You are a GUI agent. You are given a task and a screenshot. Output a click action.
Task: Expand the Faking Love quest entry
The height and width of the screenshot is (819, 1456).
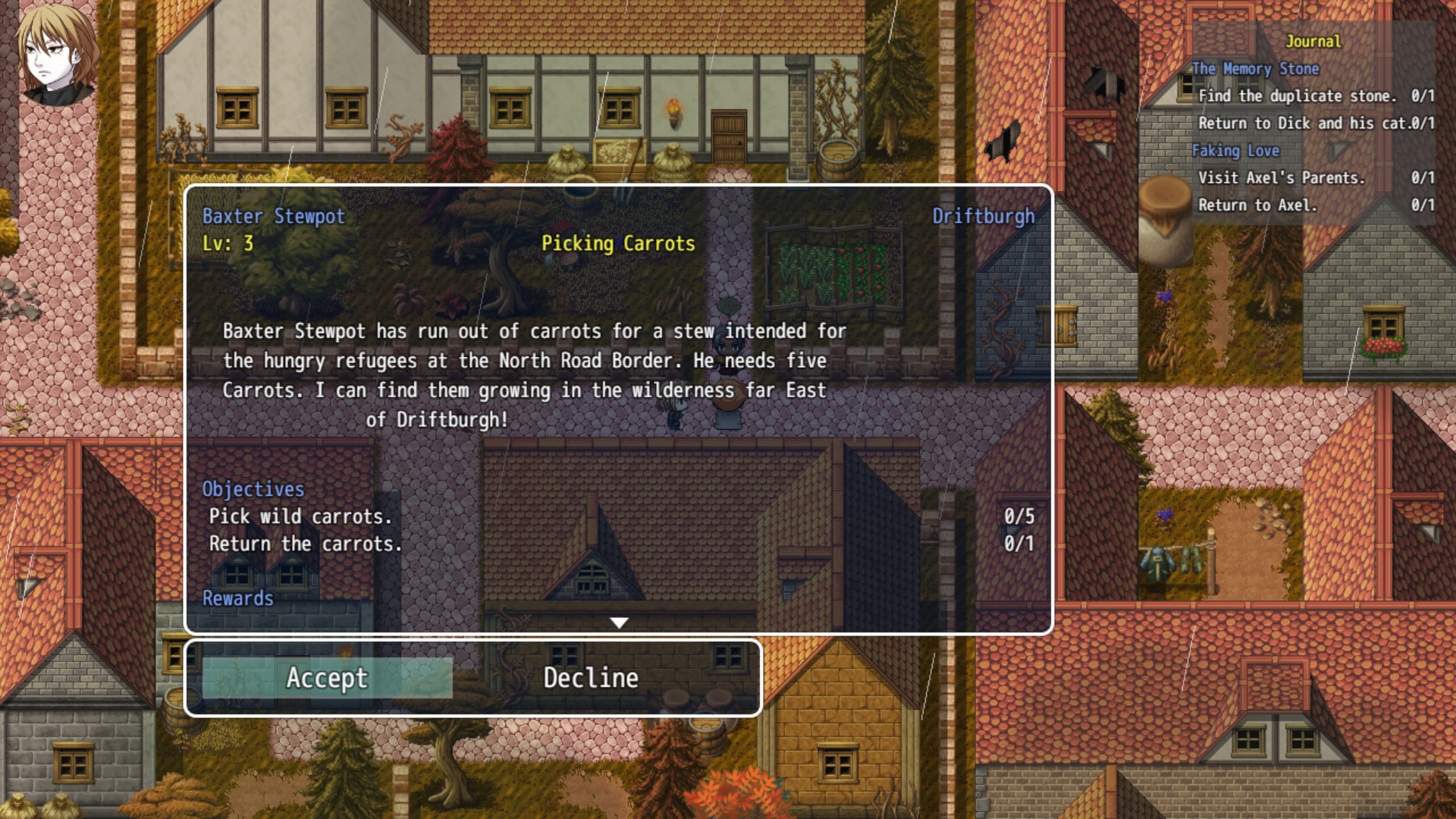pyautogui.click(x=1237, y=151)
